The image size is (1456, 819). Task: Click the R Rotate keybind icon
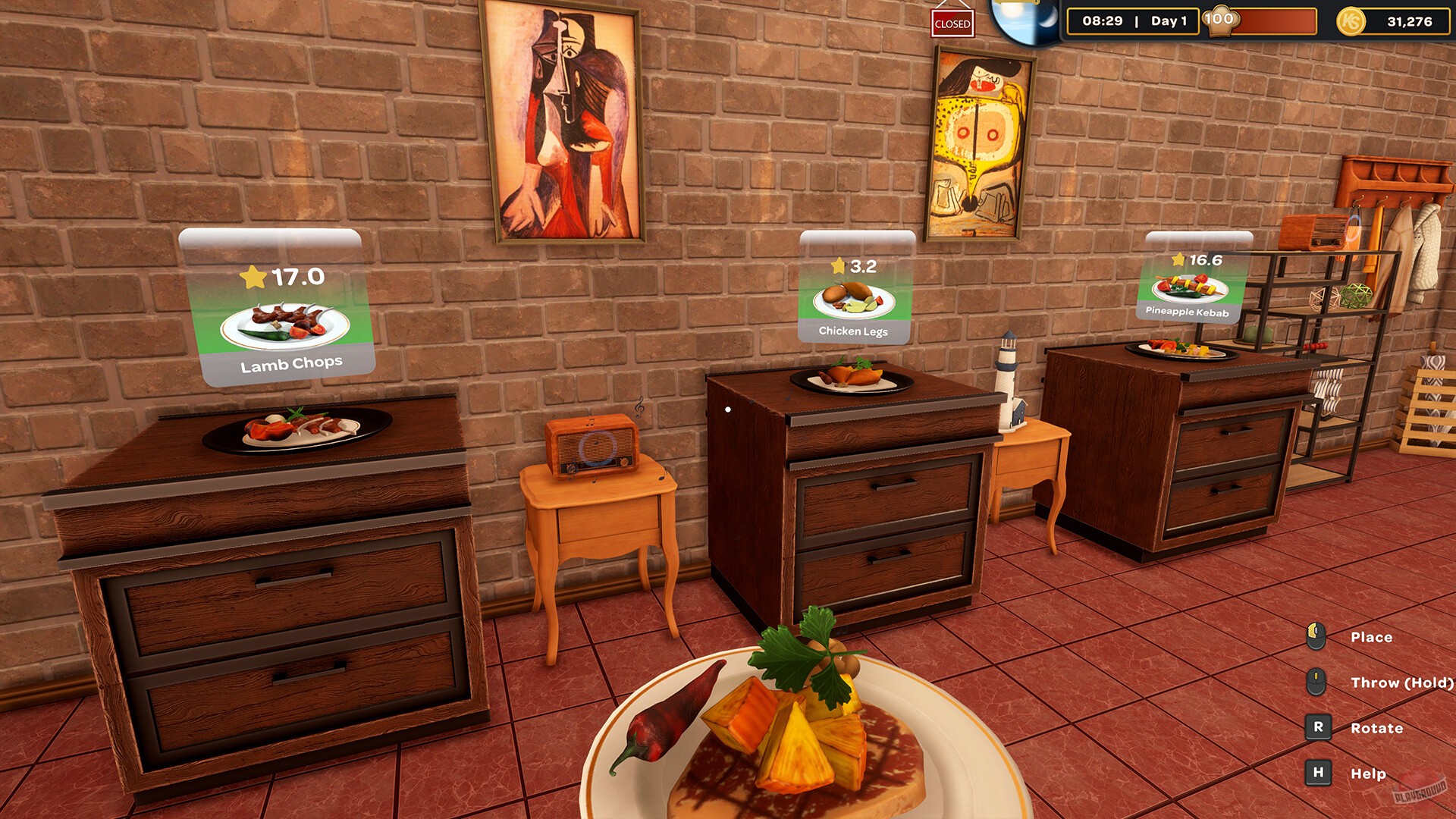[x=1316, y=728]
